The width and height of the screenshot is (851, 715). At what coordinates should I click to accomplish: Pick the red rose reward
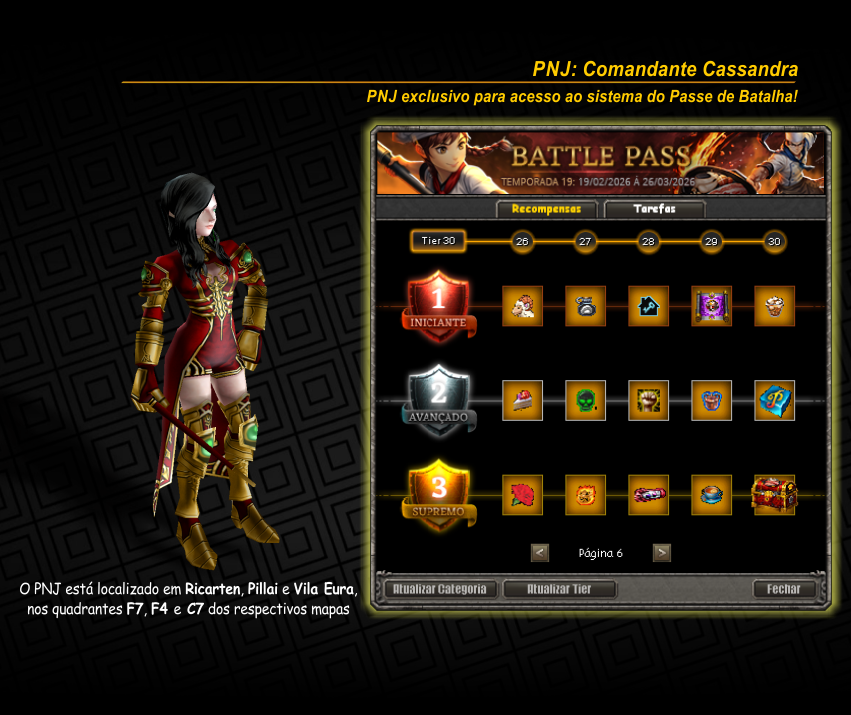point(522,494)
